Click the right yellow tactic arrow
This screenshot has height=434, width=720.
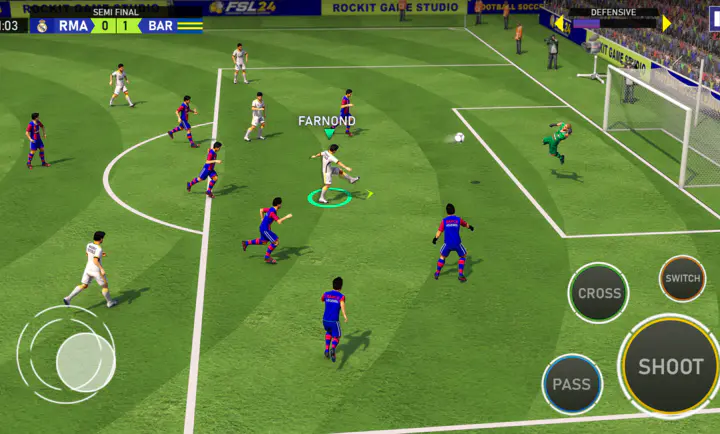[667, 22]
